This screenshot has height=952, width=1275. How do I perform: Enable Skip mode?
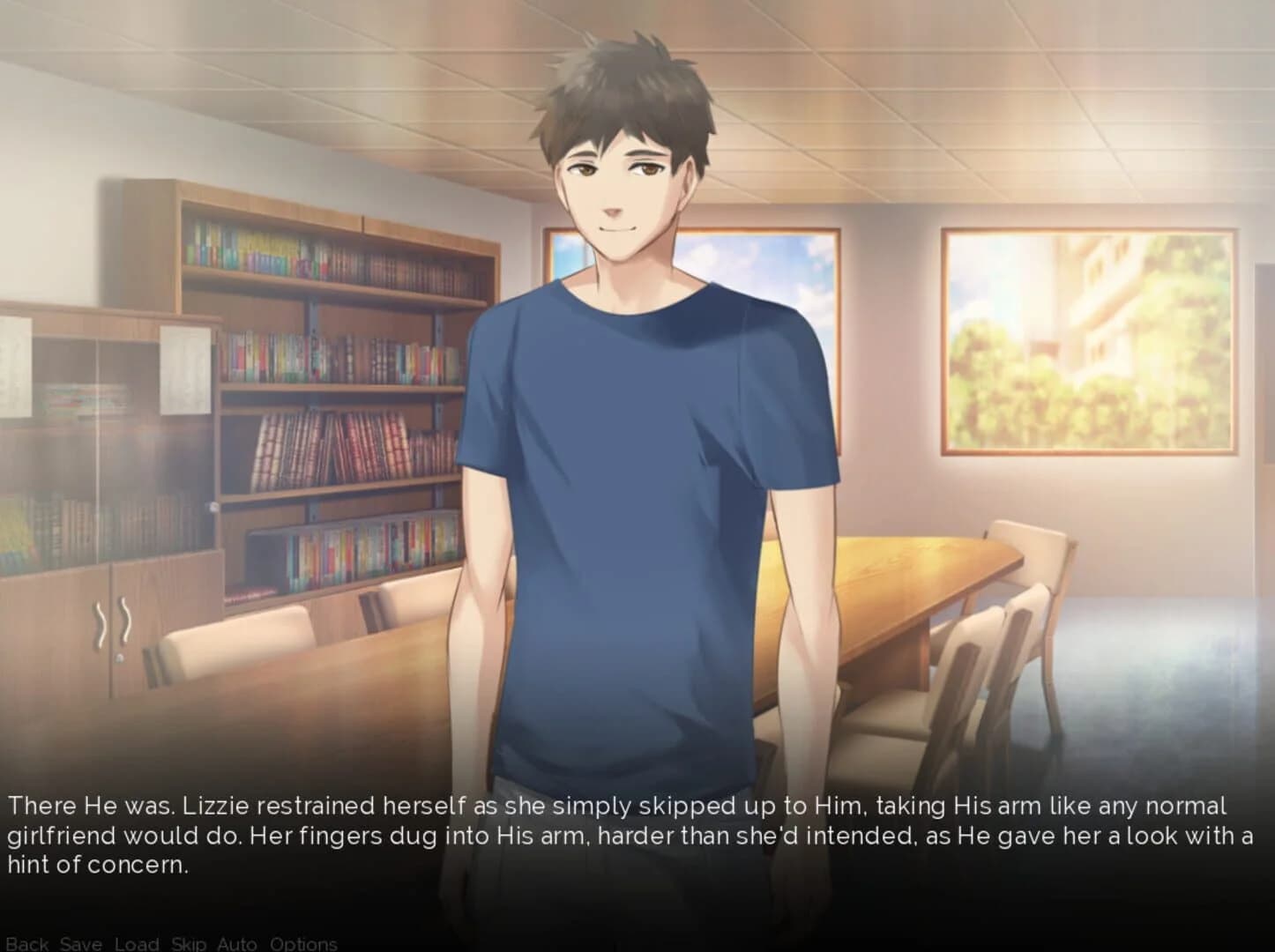pos(188,943)
